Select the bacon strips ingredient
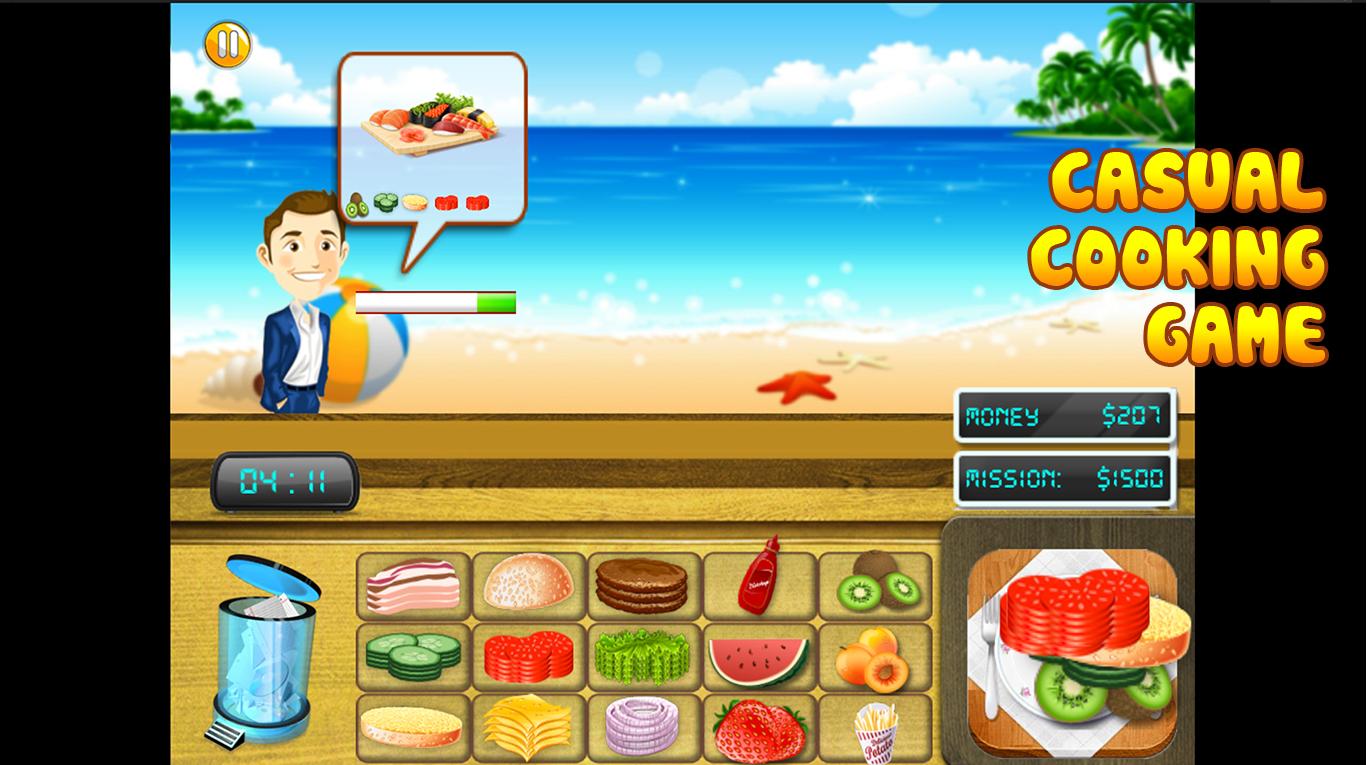 click(x=414, y=585)
